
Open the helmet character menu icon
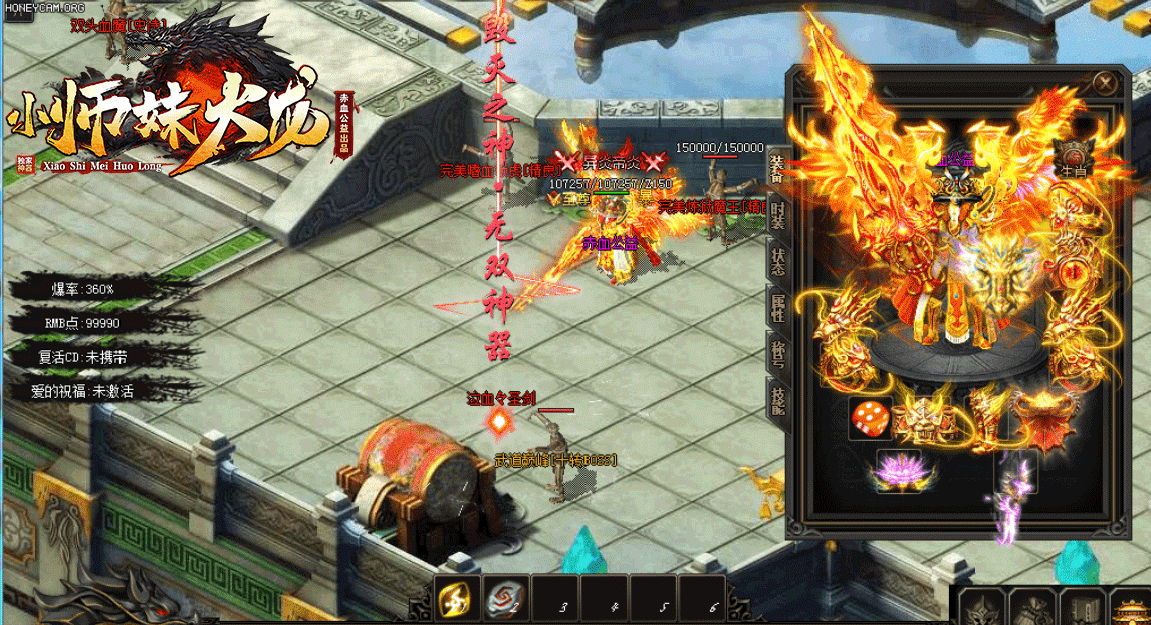[x=981, y=607]
